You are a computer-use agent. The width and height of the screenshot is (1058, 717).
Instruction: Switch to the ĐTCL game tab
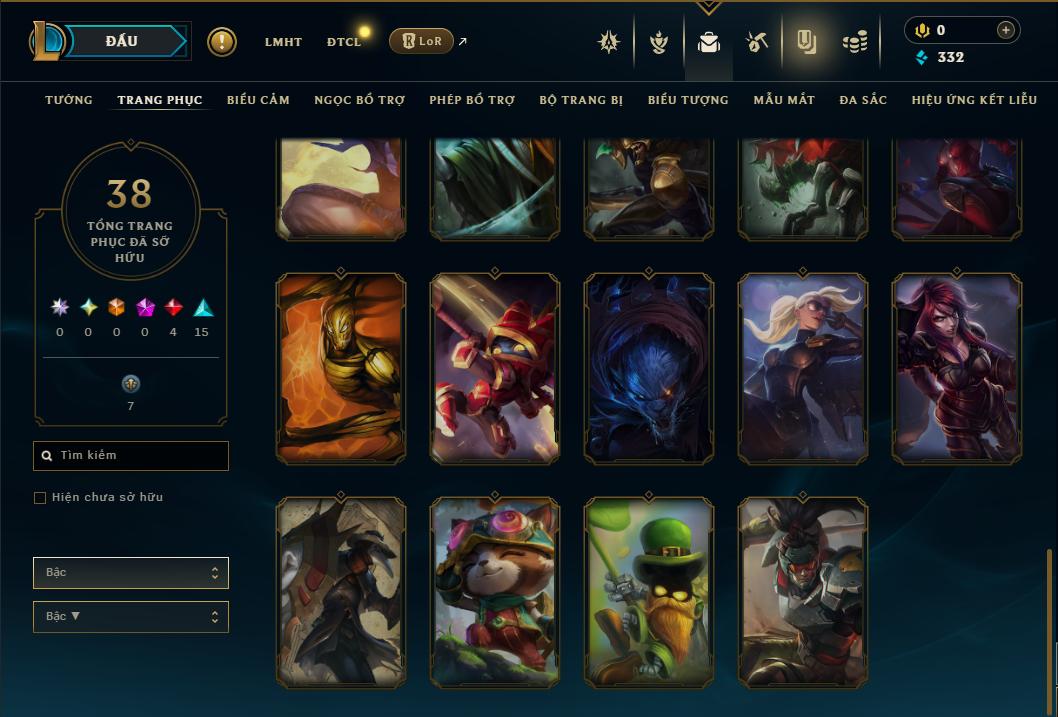point(344,42)
